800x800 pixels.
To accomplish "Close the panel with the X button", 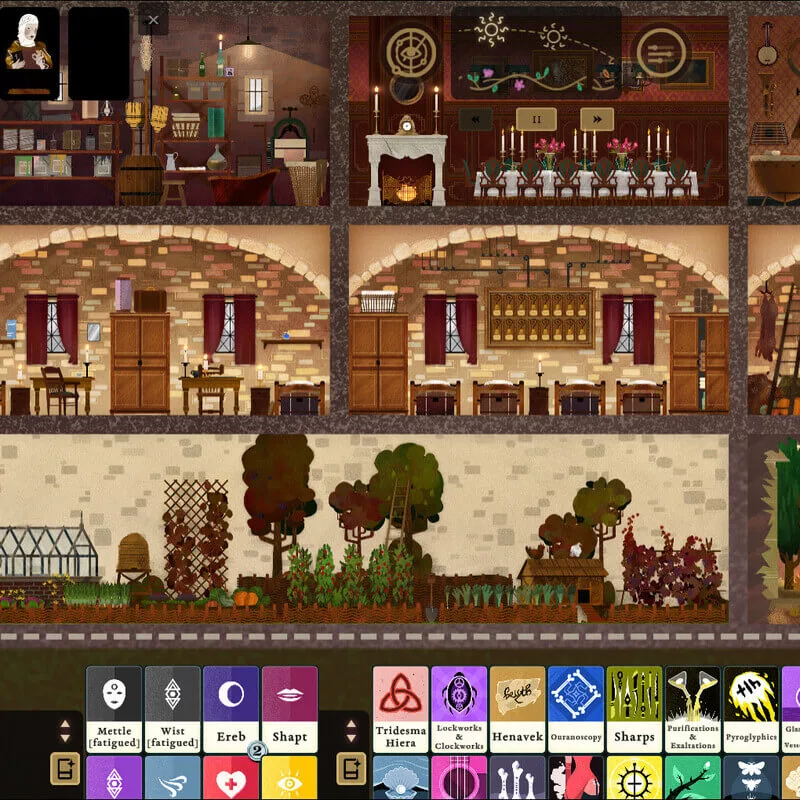I will (152, 19).
